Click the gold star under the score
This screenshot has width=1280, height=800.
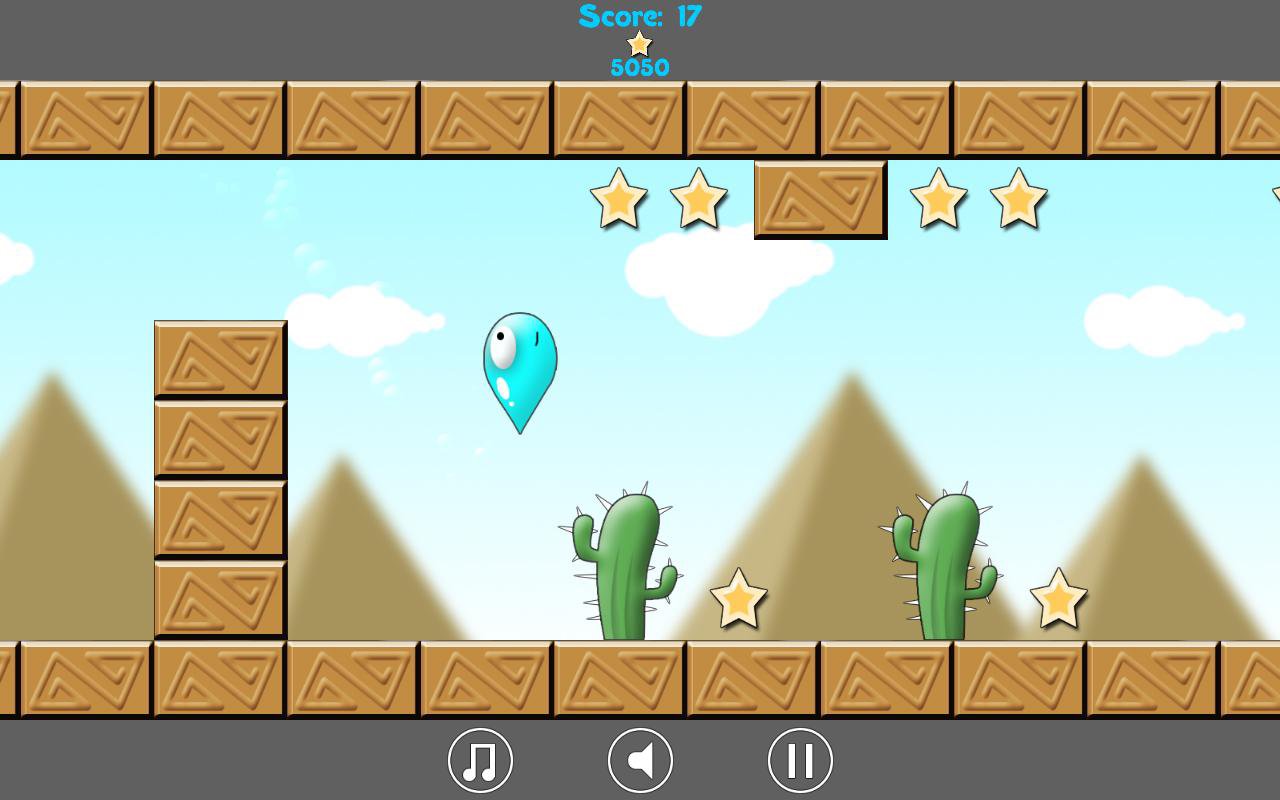[x=640, y=42]
